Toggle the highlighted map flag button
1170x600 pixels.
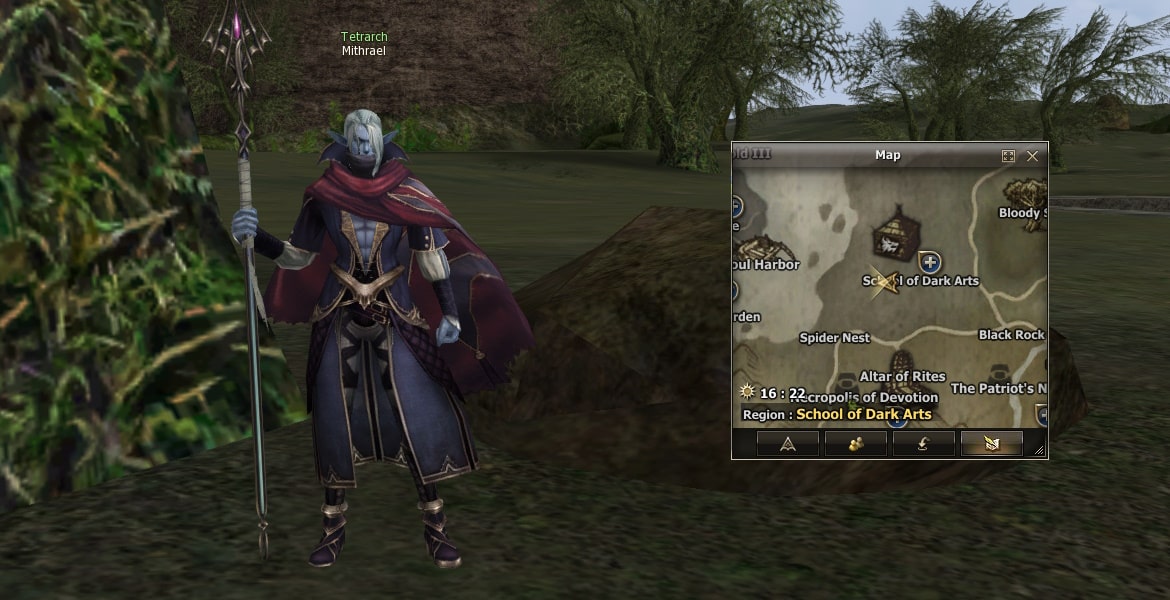pyautogui.click(x=991, y=444)
